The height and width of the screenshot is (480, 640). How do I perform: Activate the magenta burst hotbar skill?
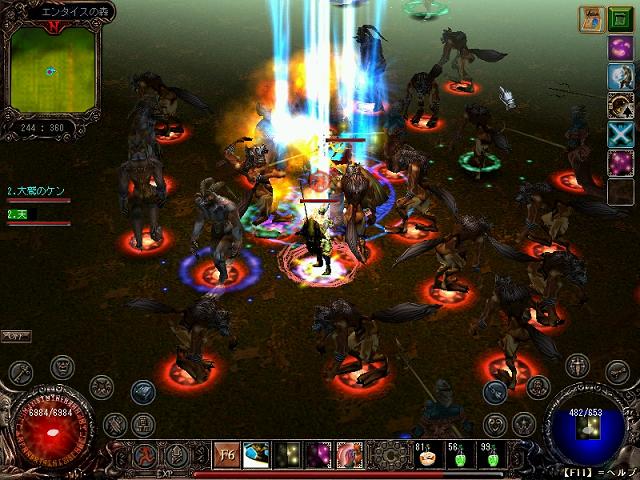(318, 456)
